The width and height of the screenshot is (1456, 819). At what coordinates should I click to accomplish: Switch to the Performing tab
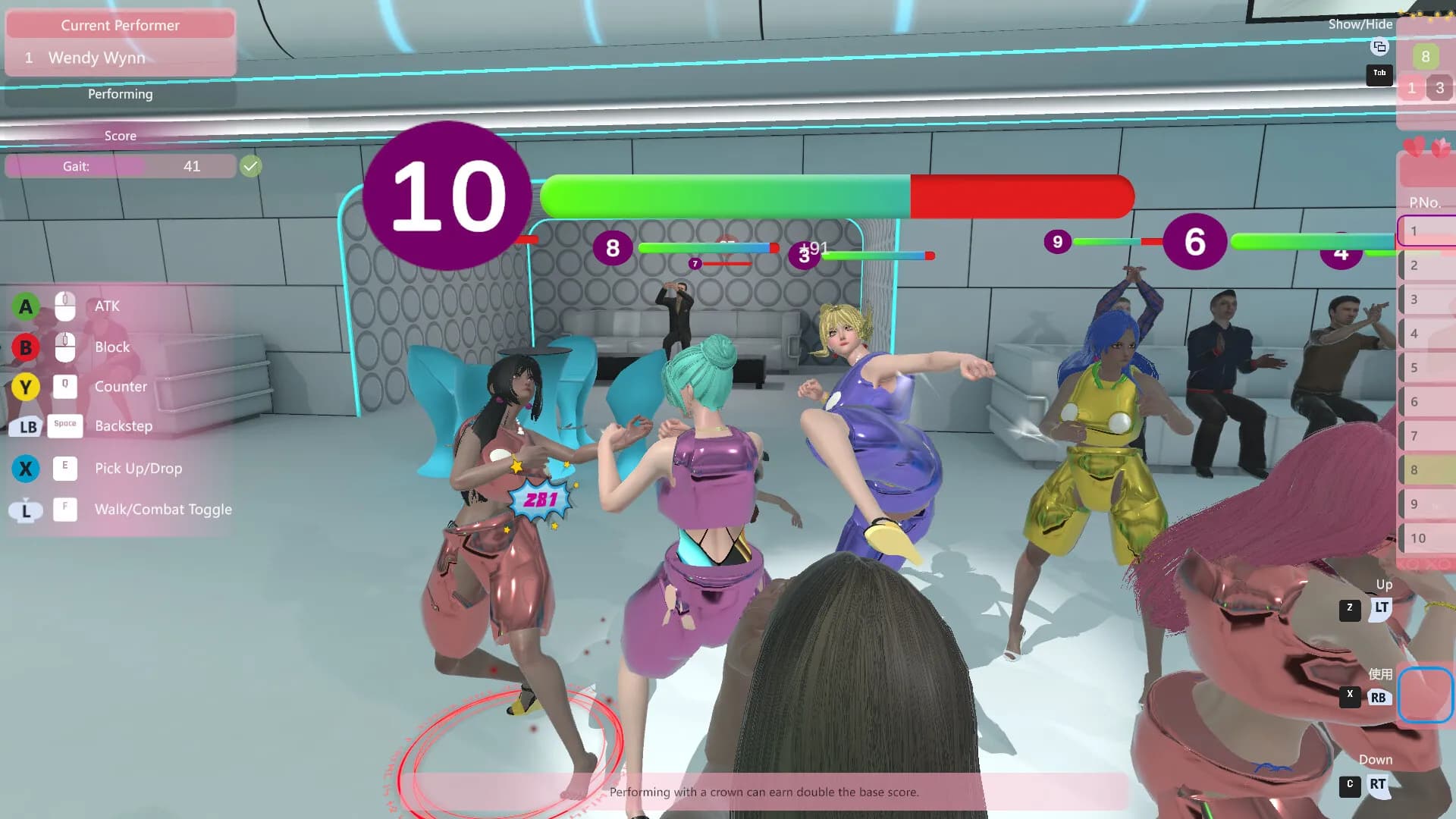[x=120, y=94]
